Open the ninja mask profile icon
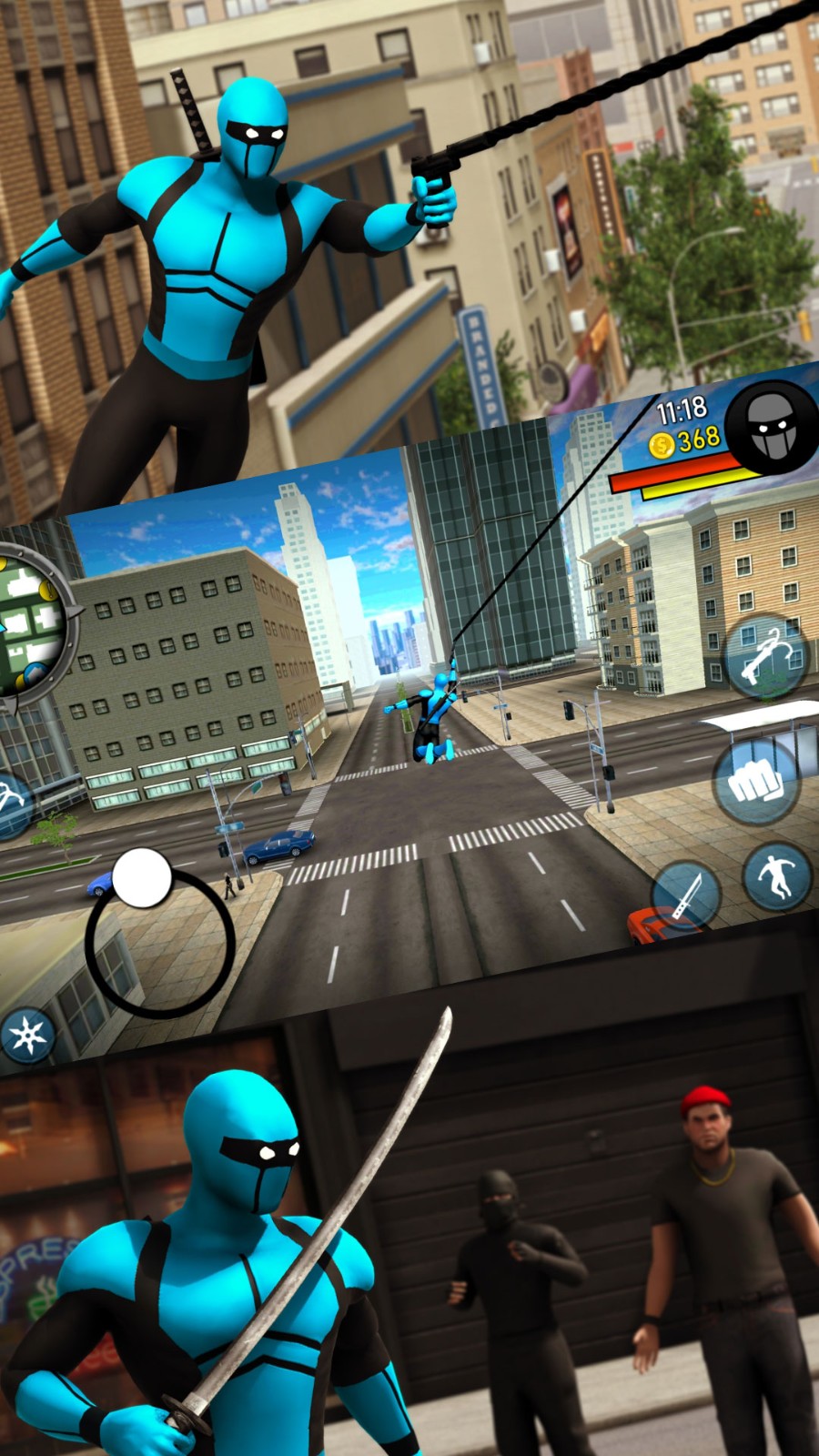The height and width of the screenshot is (1456, 819). coord(772,428)
